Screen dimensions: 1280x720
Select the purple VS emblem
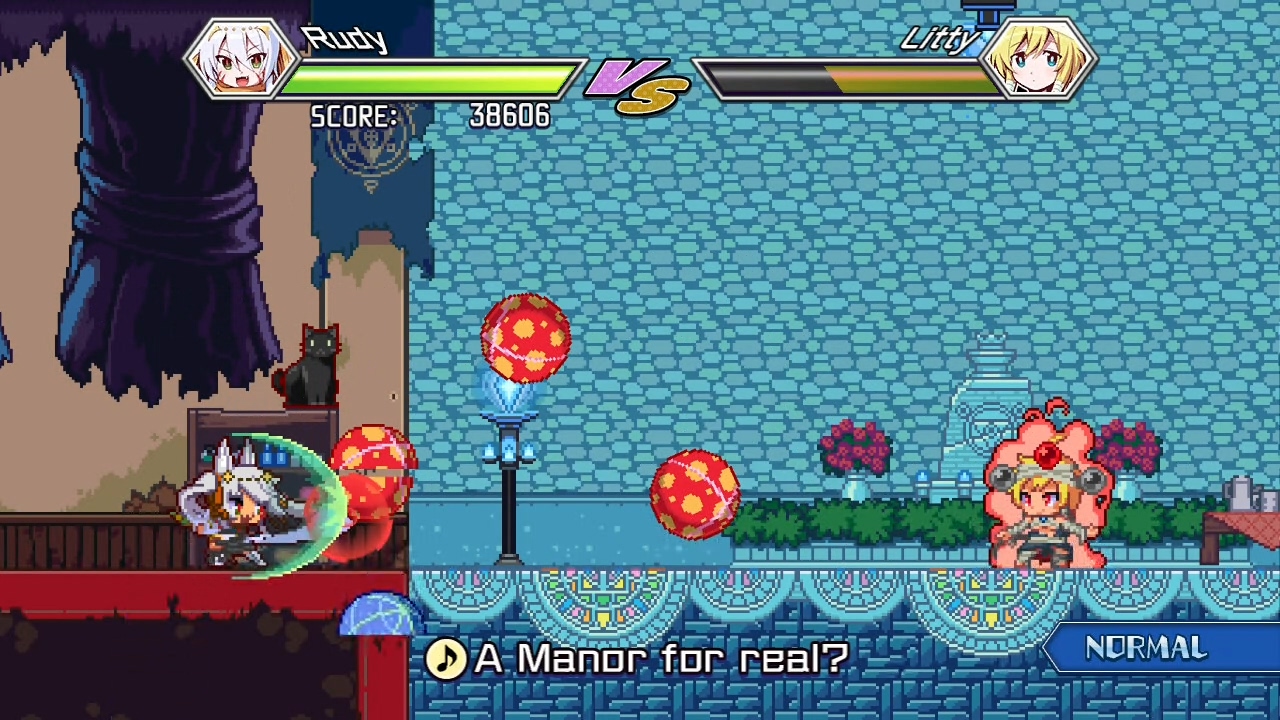pos(635,85)
